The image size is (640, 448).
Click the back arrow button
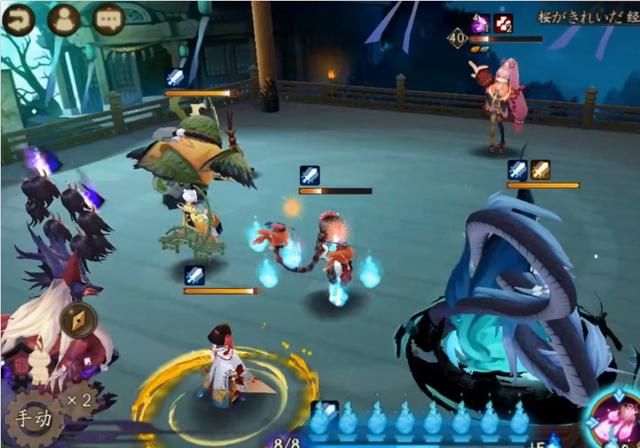(18, 18)
